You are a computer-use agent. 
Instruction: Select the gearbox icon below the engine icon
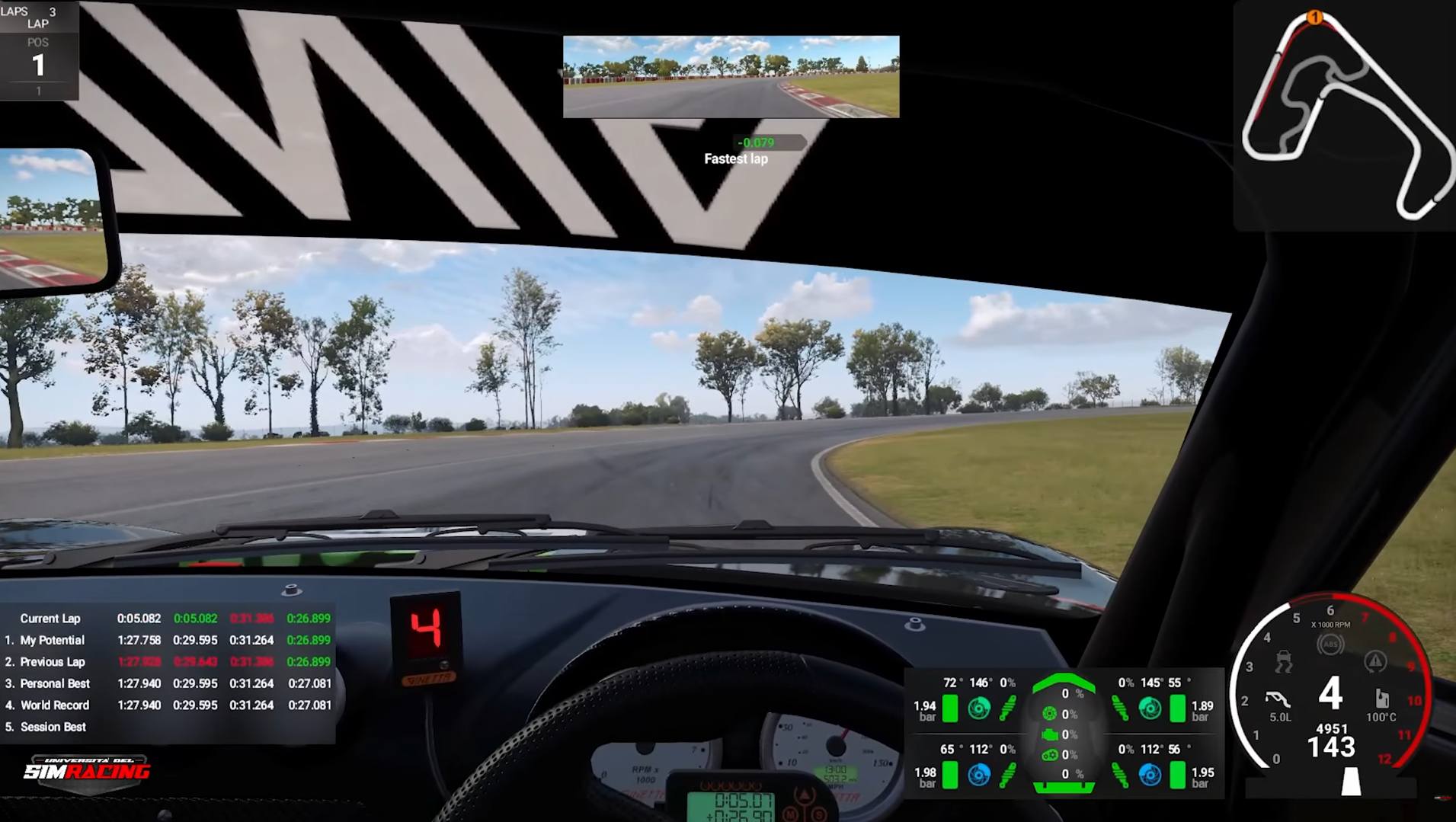1051,754
